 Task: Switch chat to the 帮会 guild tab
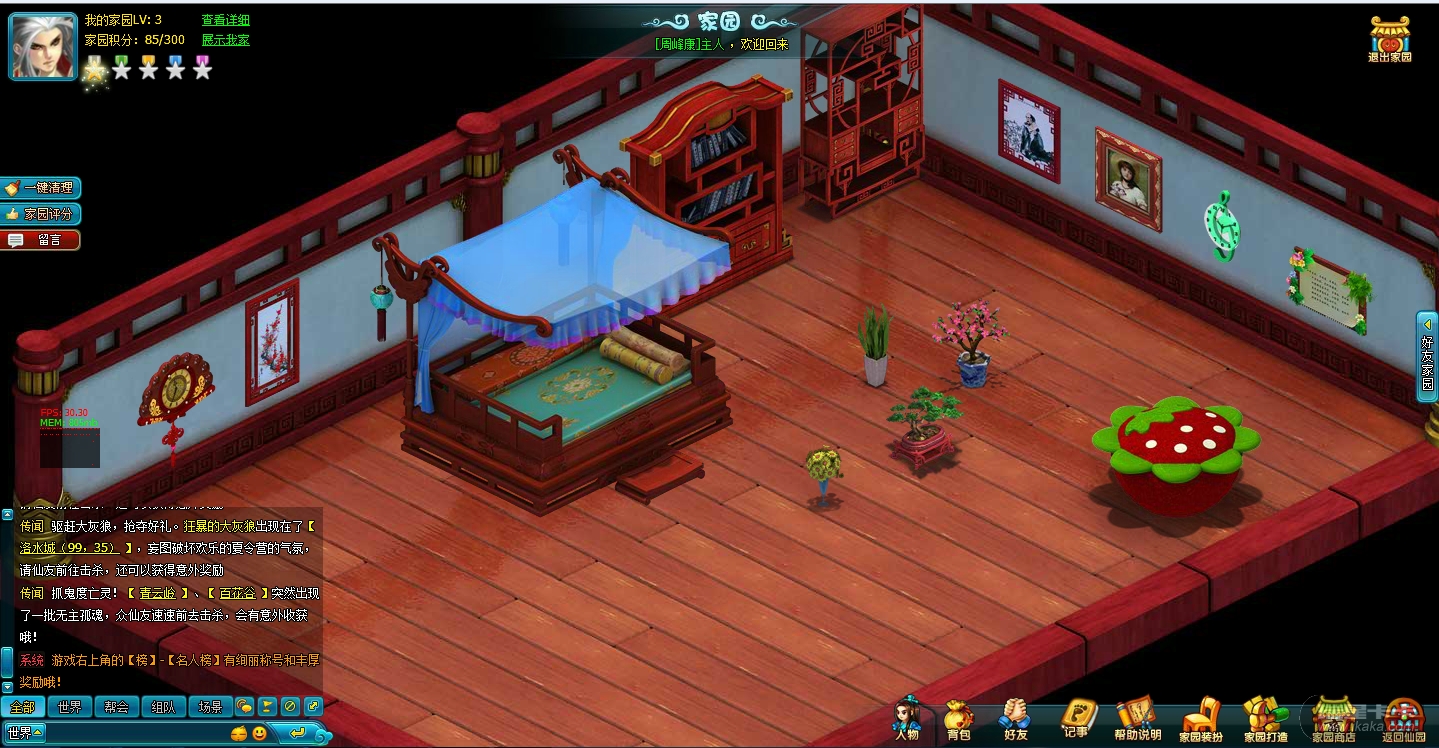pyautogui.click(x=116, y=707)
